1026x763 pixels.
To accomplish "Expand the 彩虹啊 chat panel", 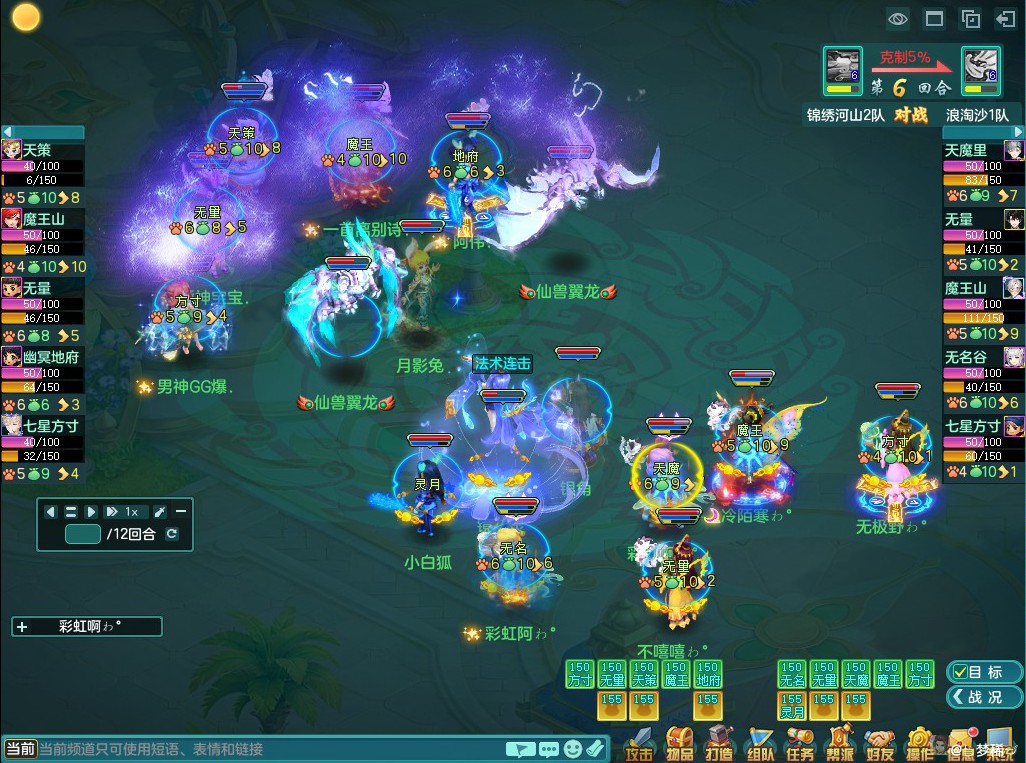I will (x=22, y=627).
